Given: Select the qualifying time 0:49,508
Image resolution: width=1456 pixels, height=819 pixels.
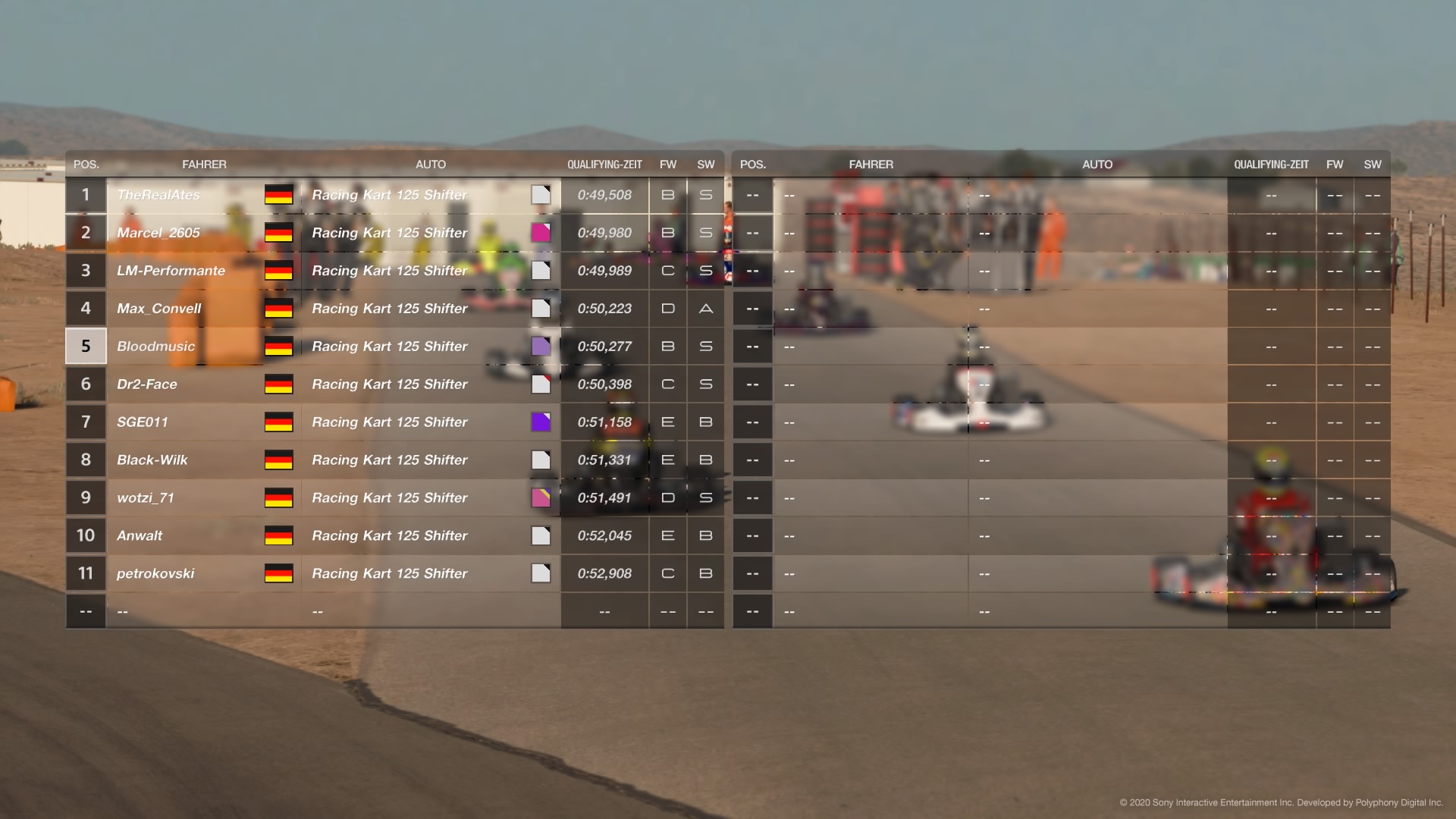Looking at the screenshot, I should pyautogui.click(x=605, y=195).
